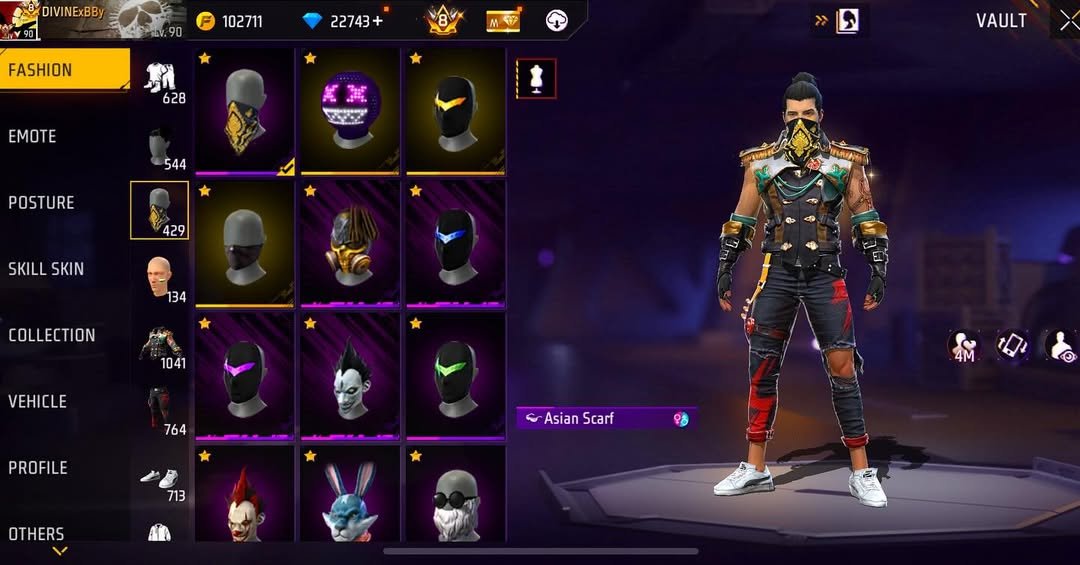1080x565 pixels.
Task: Pick the black mask with green visor
Action: click(455, 375)
